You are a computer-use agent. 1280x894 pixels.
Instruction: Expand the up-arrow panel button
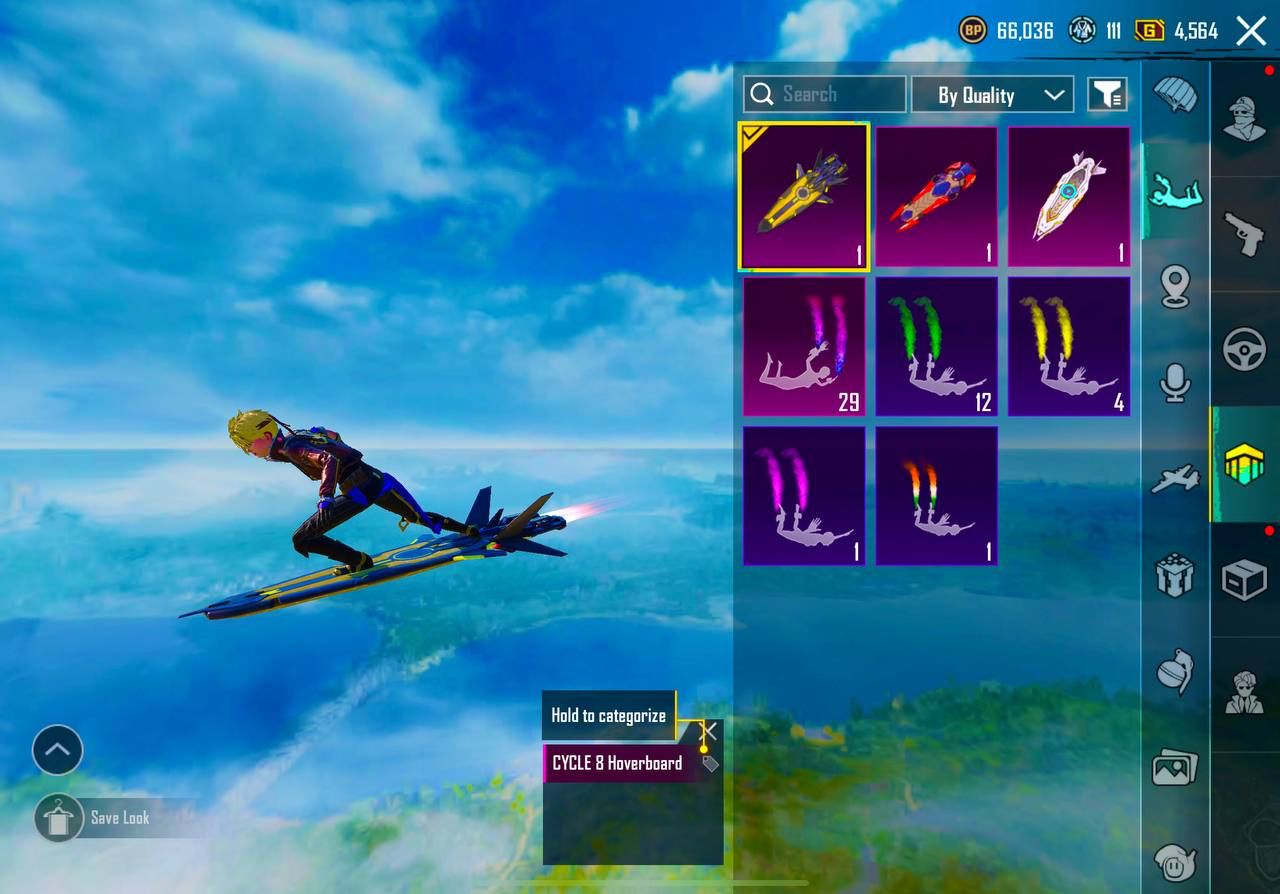(57, 750)
